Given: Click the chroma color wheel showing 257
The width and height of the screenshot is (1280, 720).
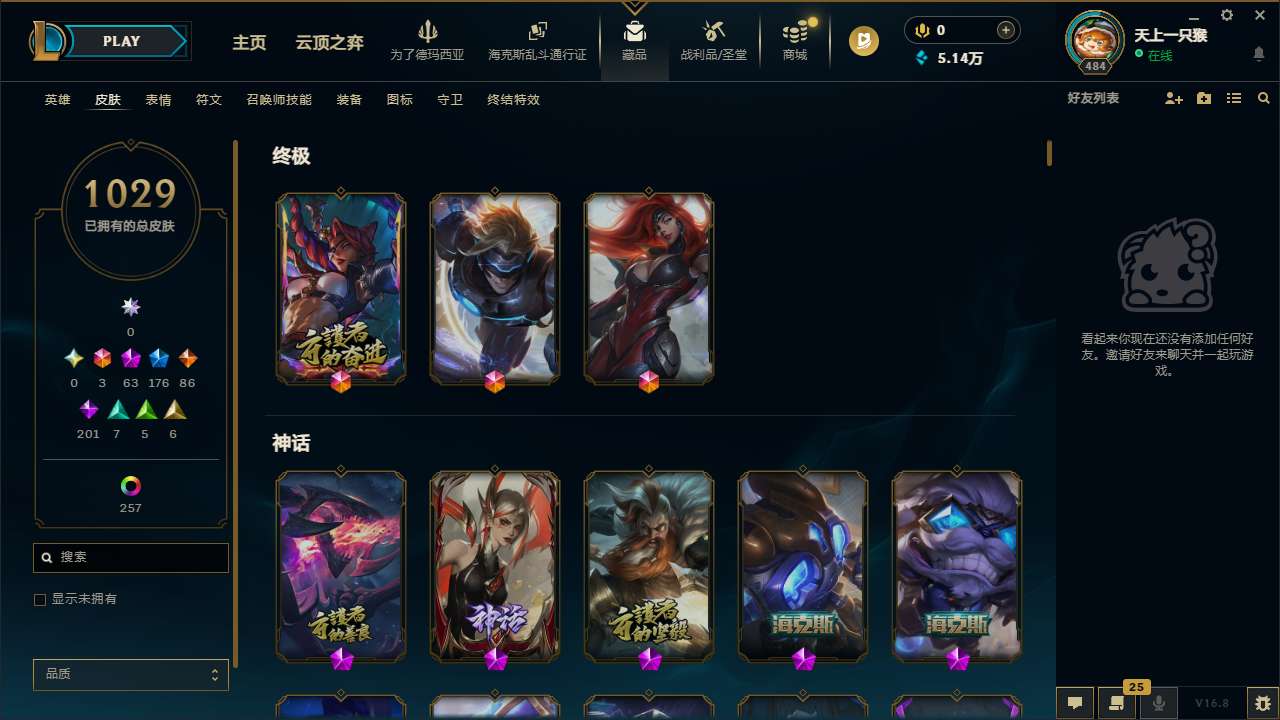Looking at the screenshot, I should pyautogui.click(x=130, y=487).
